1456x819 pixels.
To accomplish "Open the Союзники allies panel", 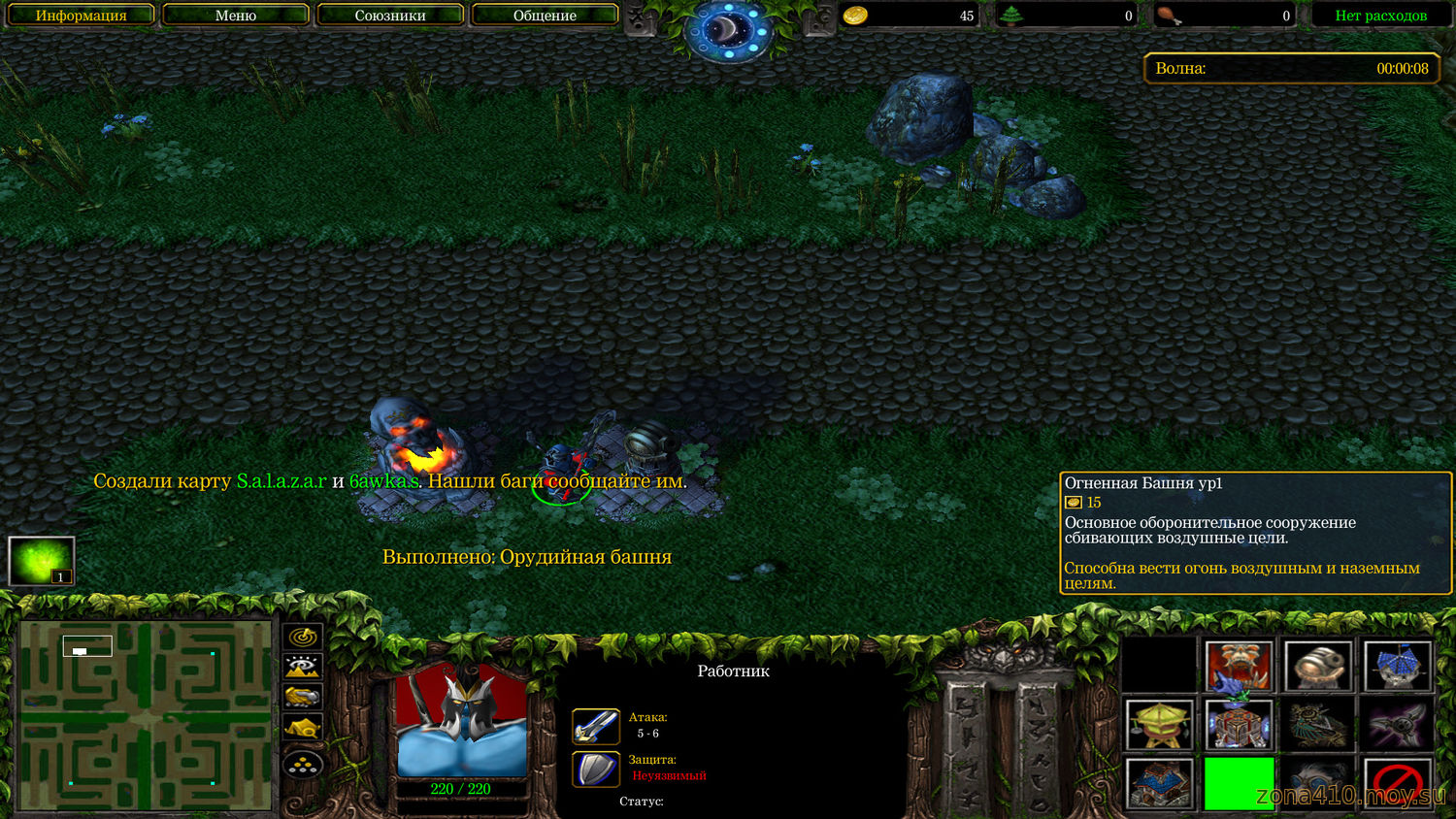I will (390, 16).
